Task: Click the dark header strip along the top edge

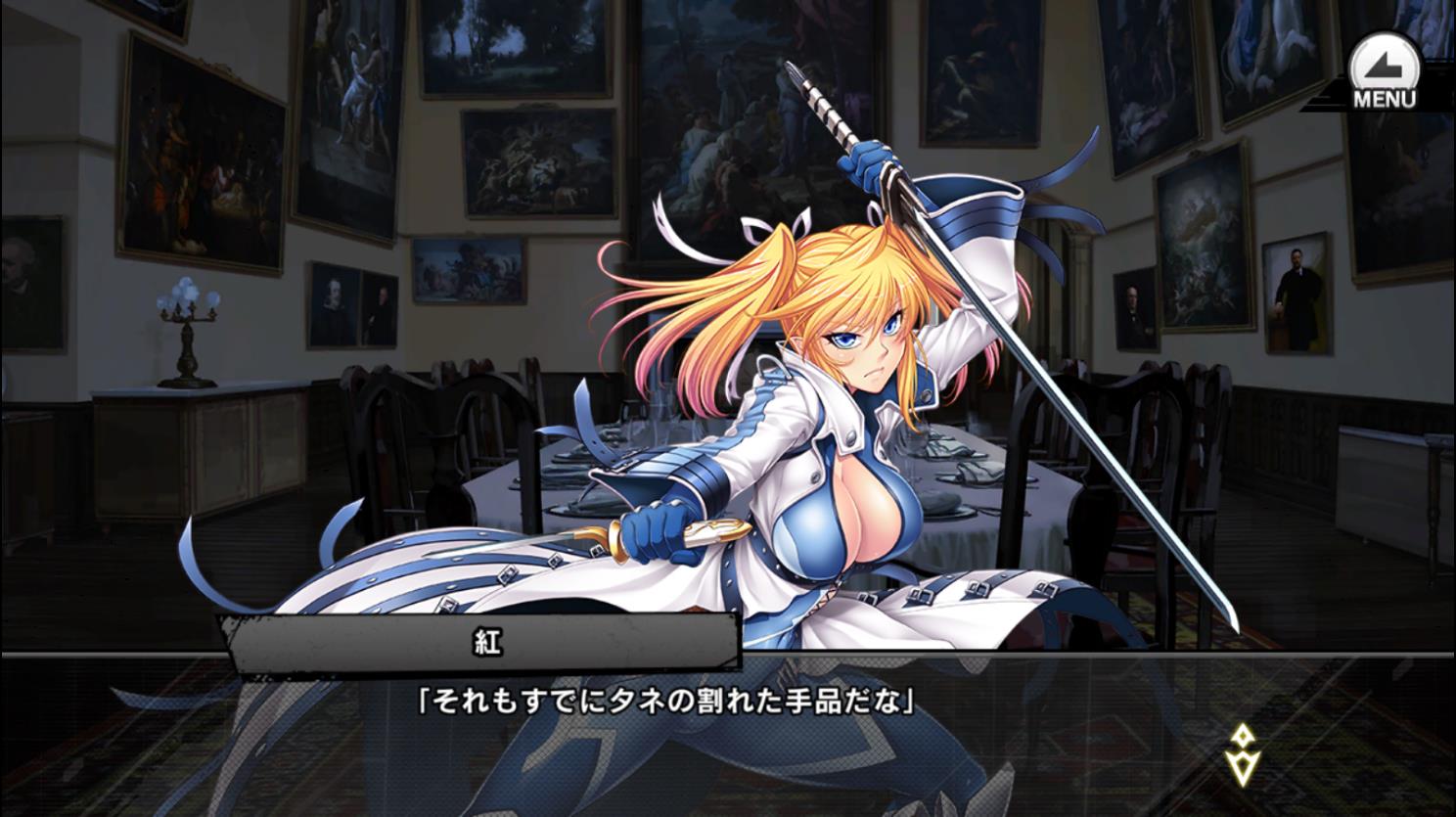Action: (728, 8)
